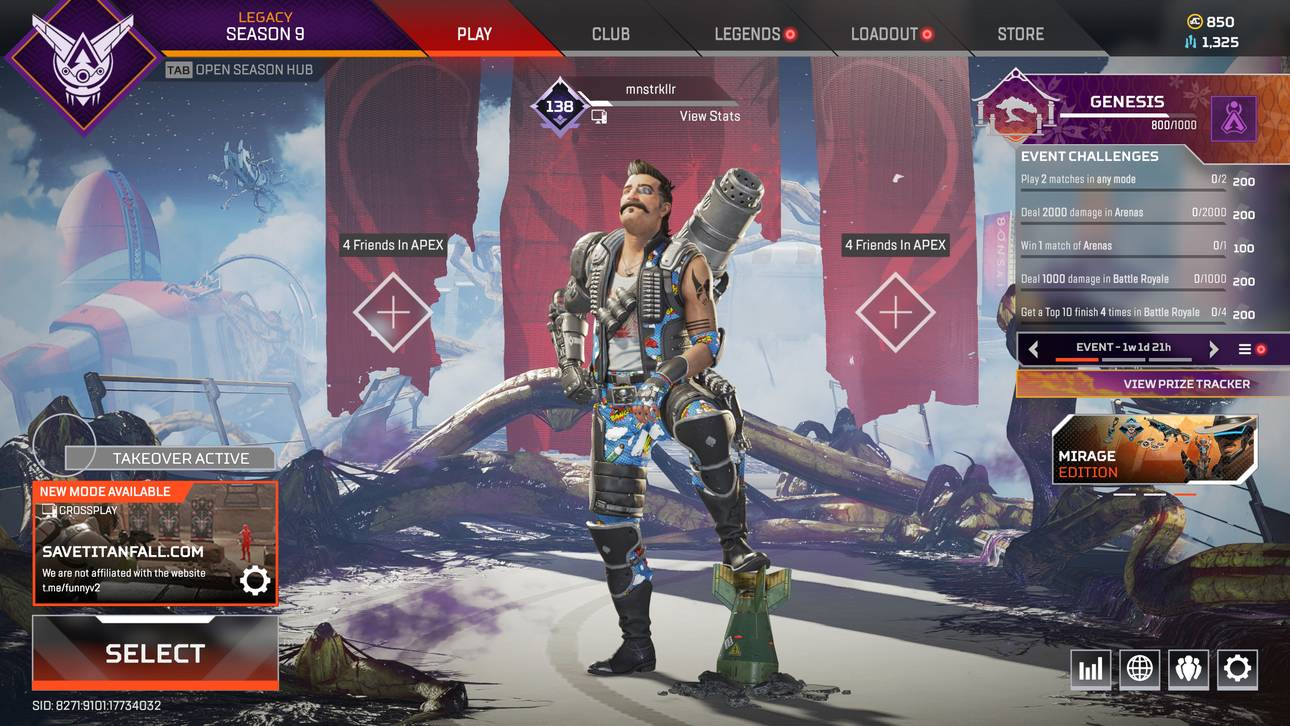Open the gear icon on SAVETITANFALL.COM panel
Image resolution: width=1290 pixels, height=726 pixels.
(x=255, y=579)
